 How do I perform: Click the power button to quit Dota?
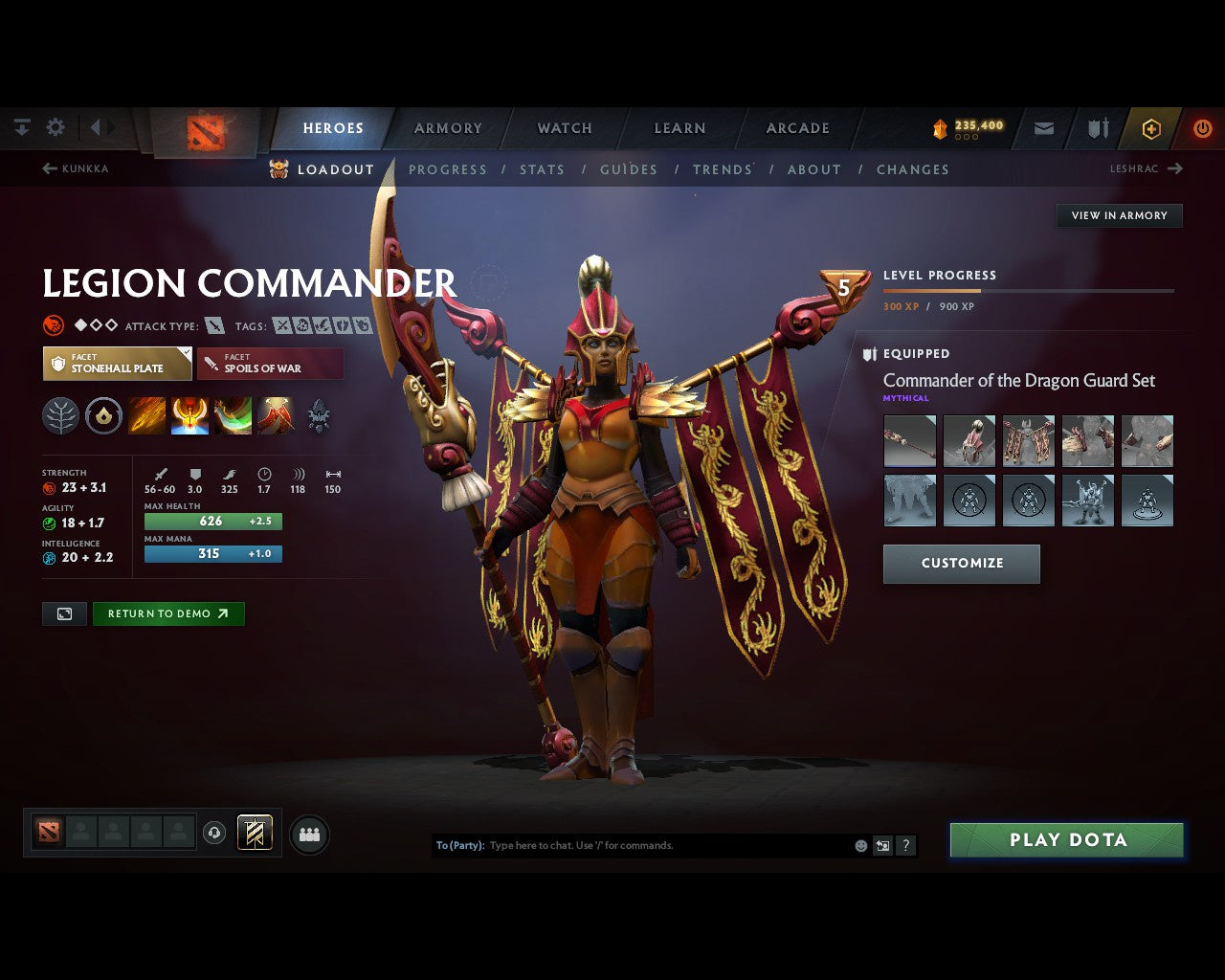click(x=1203, y=127)
